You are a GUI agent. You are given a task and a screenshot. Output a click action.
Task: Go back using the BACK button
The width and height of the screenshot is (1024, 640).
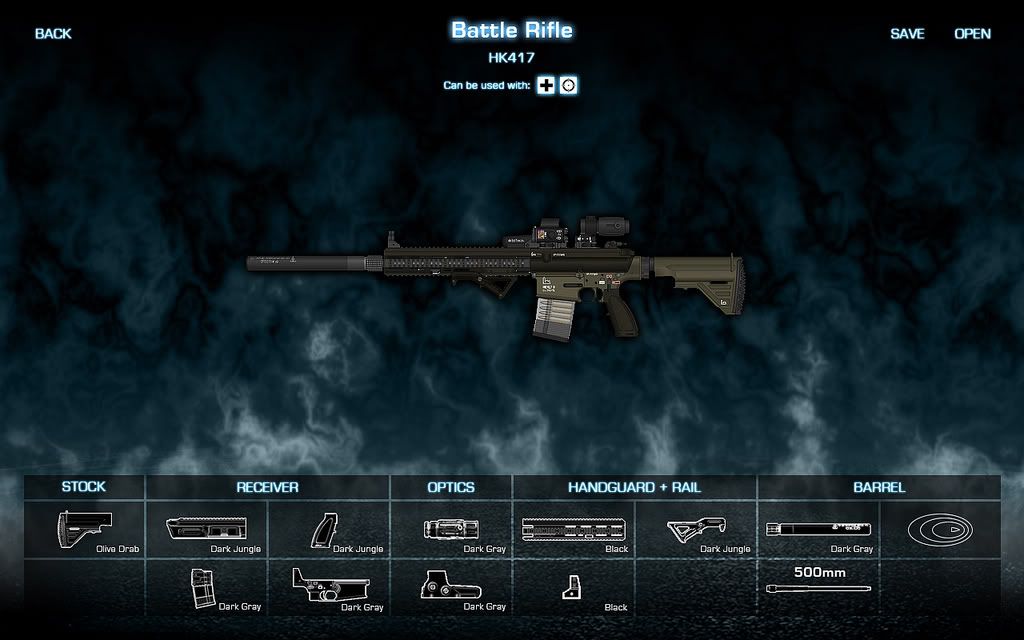tap(53, 34)
